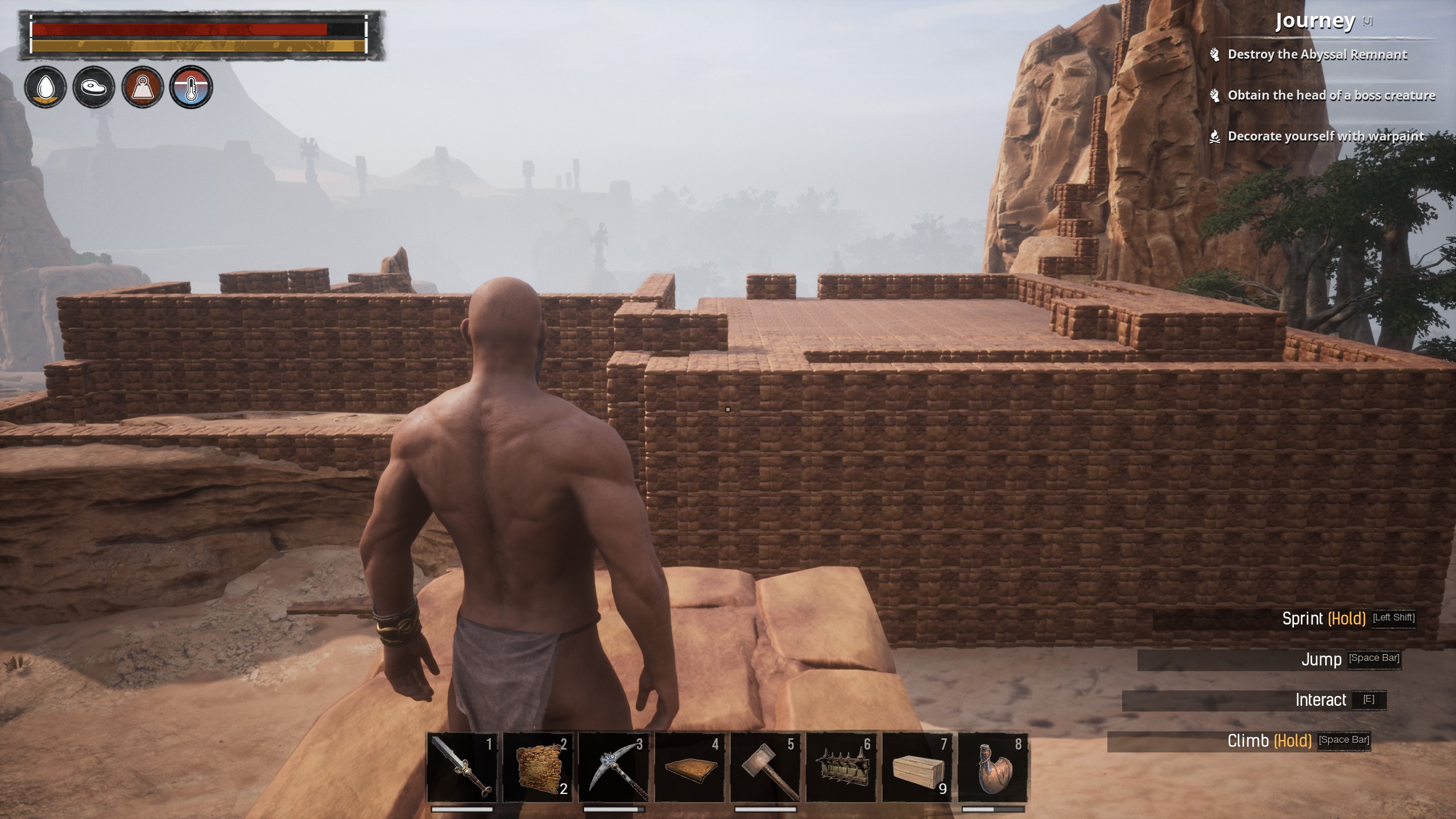Pick the repair hammer slot
The image size is (1456, 819).
coord(766,767)
